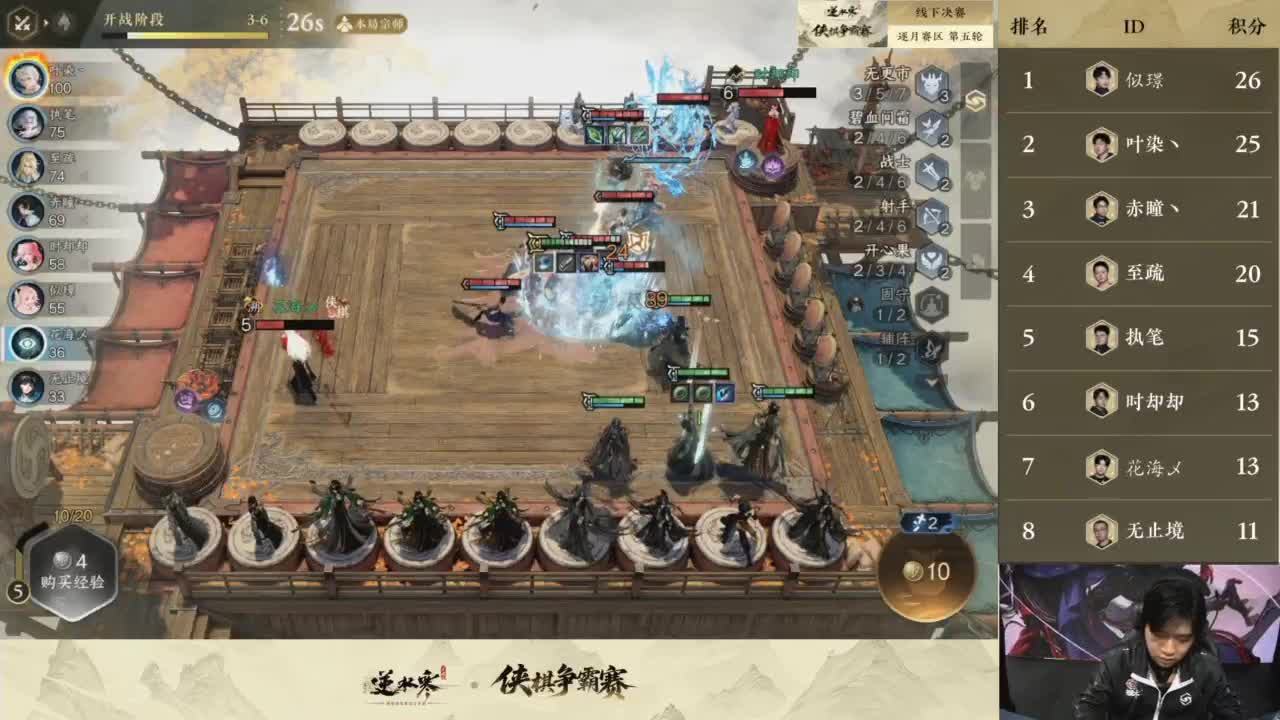This screenshot has width=1280, height=720.
Task: Click the crossed swords icon top left
Action: point(23,22)
